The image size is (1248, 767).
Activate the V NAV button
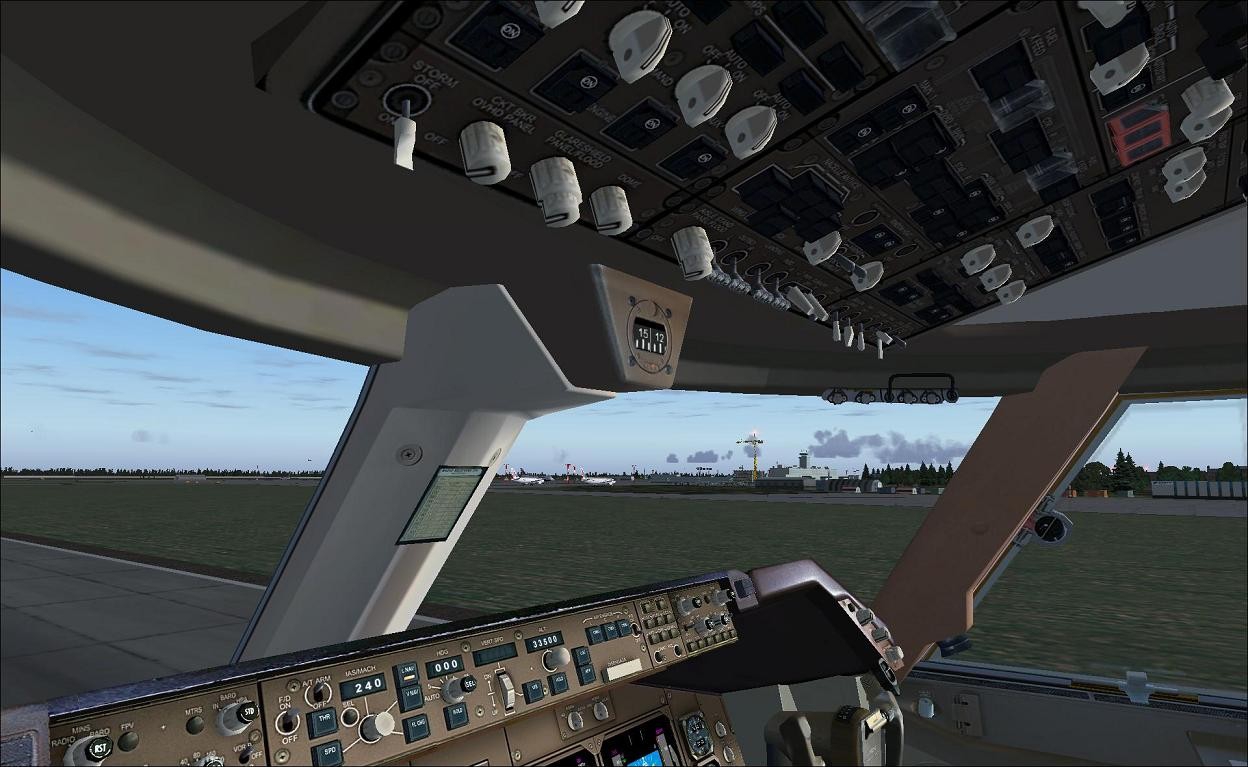point(410,697)
